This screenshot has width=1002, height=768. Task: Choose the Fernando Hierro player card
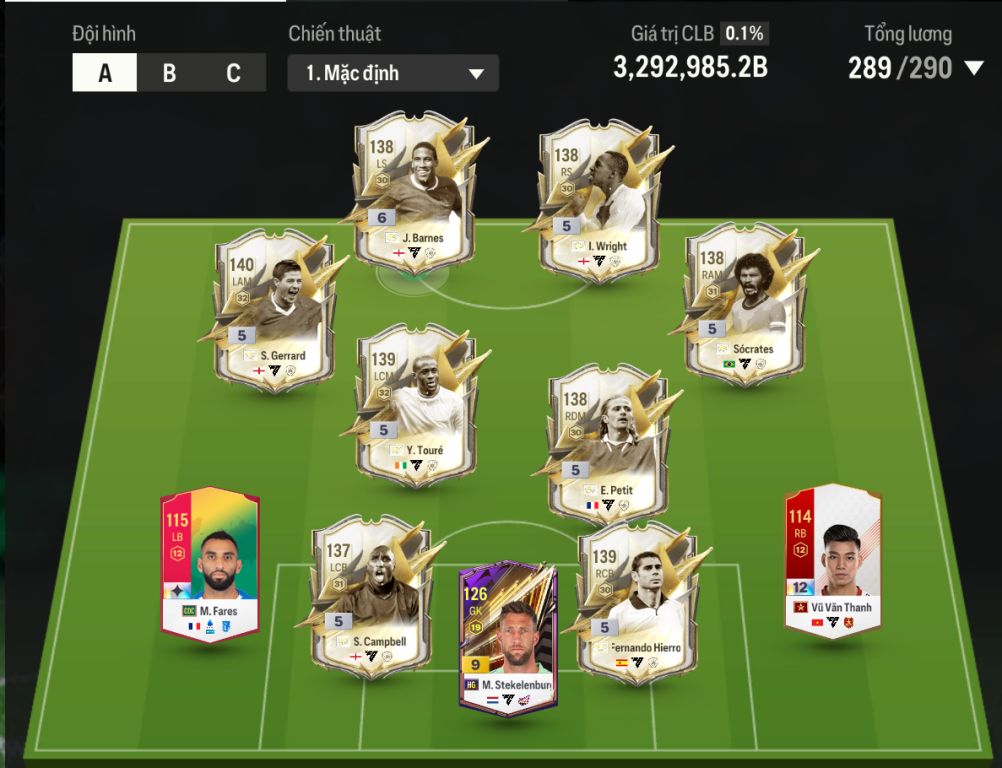[x=637, y=596]
